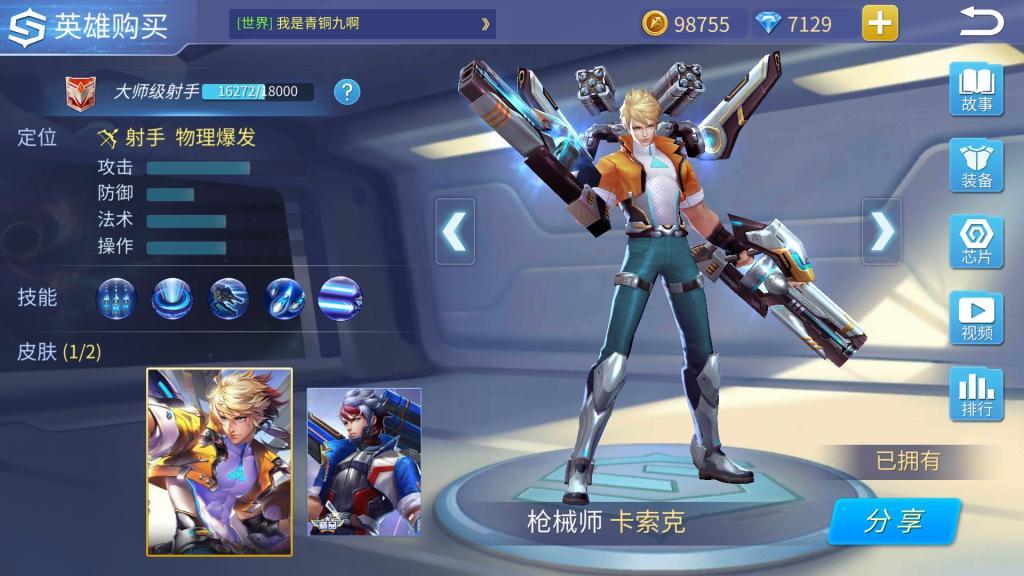Open the 故事 story panel
The image size is (1024, 576).
point(976,90)
